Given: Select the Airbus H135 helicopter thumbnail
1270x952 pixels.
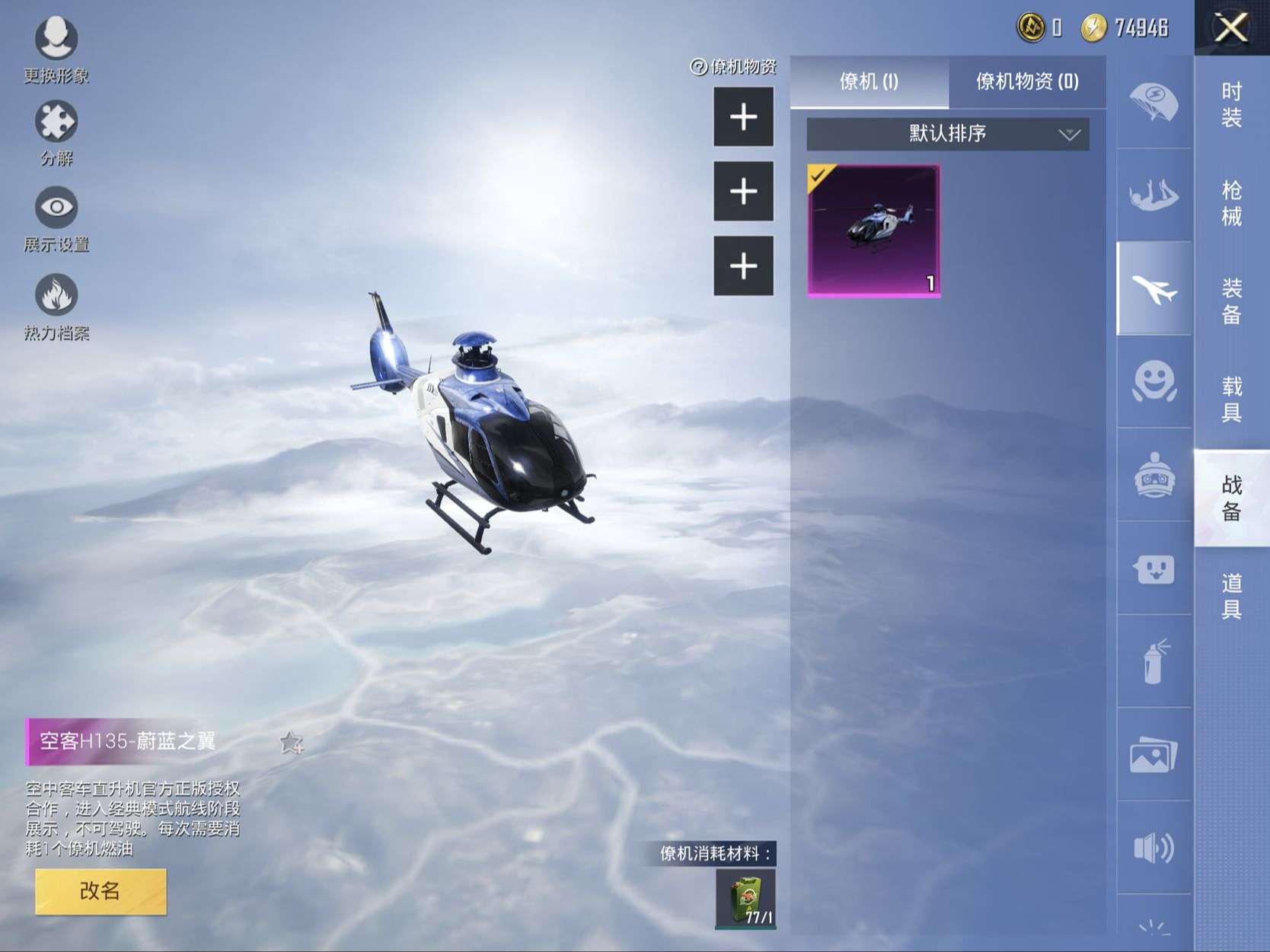Looking at the screenshot, I should click(x=873, y=230).
